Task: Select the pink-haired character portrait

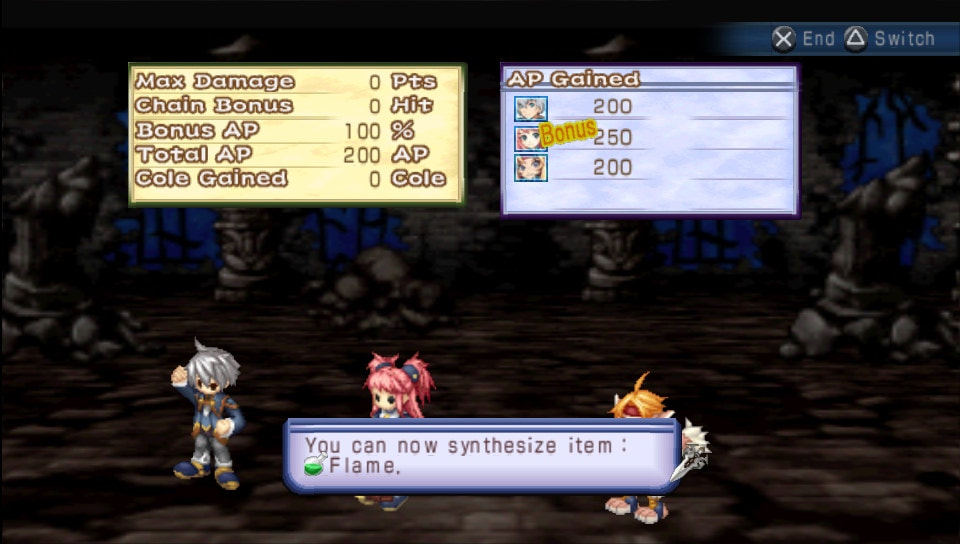Action: [x=530, y=138]
